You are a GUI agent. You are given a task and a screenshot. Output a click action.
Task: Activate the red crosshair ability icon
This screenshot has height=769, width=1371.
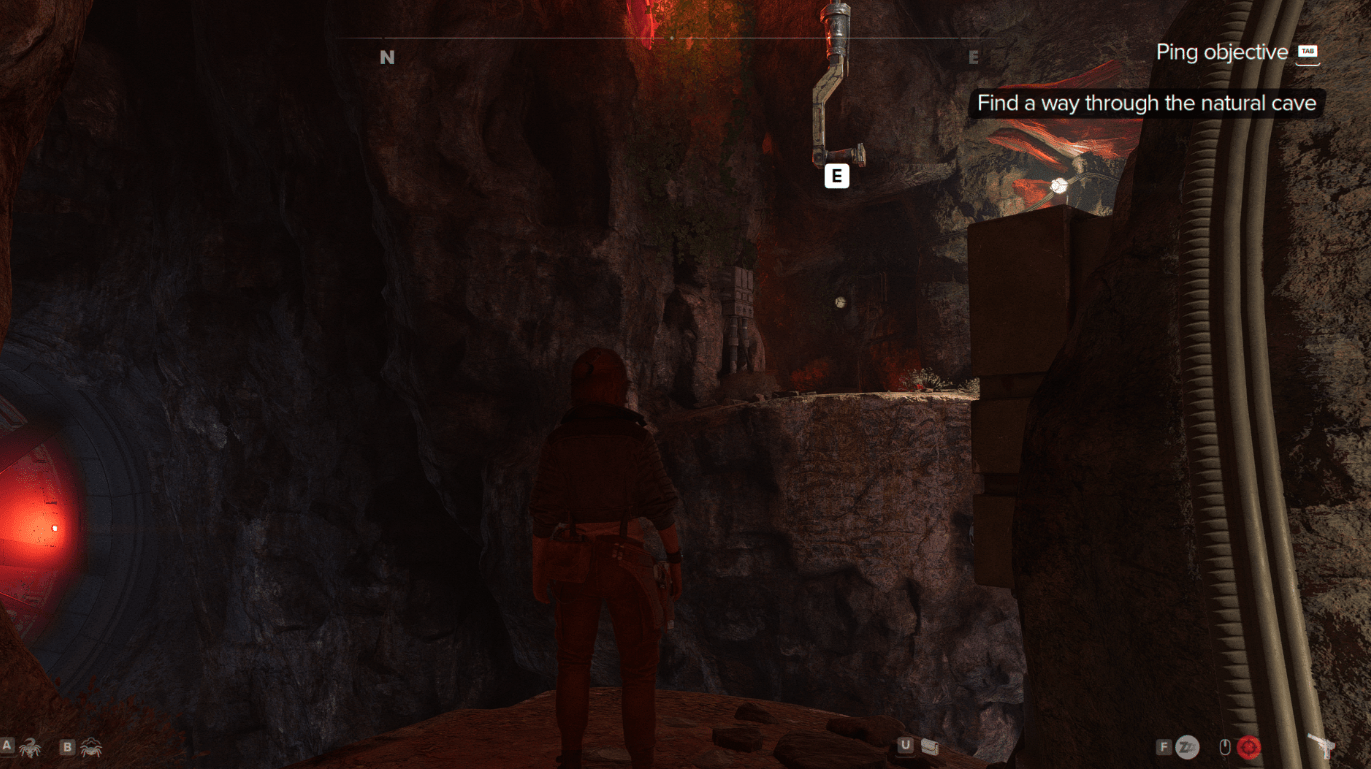(x=1247, y=747)
